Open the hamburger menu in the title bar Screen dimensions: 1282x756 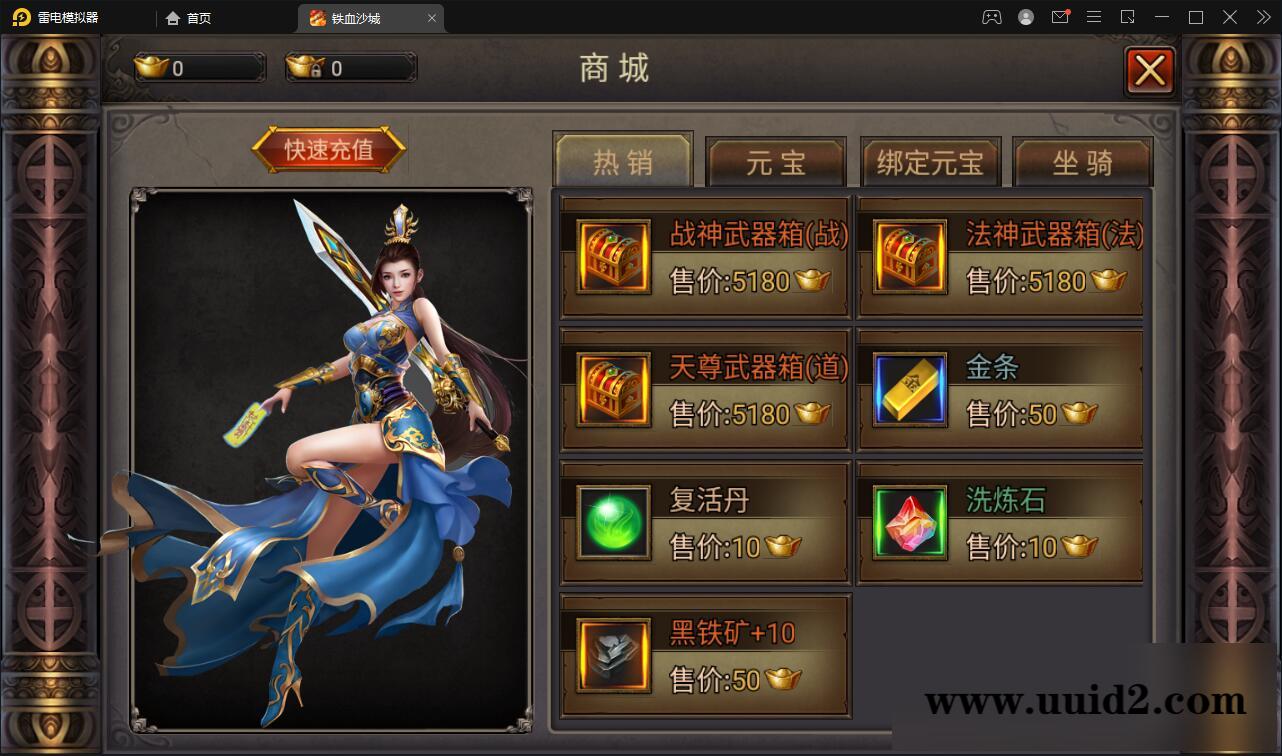tap(1094, 17)
